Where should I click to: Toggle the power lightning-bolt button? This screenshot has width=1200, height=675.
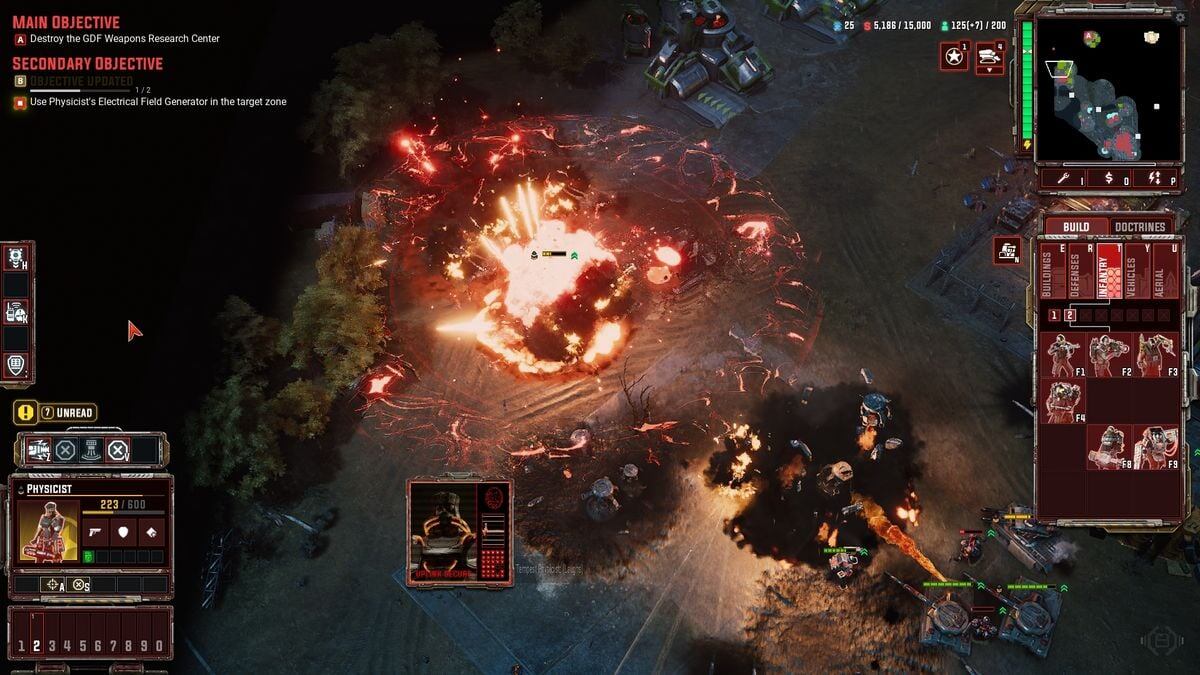[x=1153, y=179]
